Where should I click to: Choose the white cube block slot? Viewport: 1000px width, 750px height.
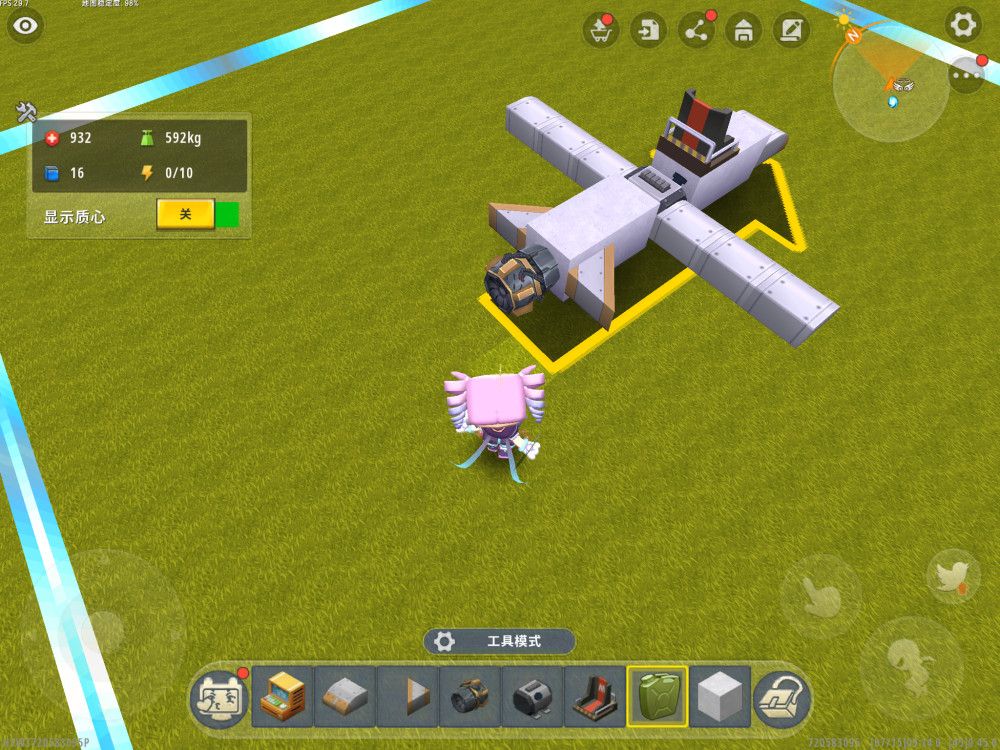[720, 696]
